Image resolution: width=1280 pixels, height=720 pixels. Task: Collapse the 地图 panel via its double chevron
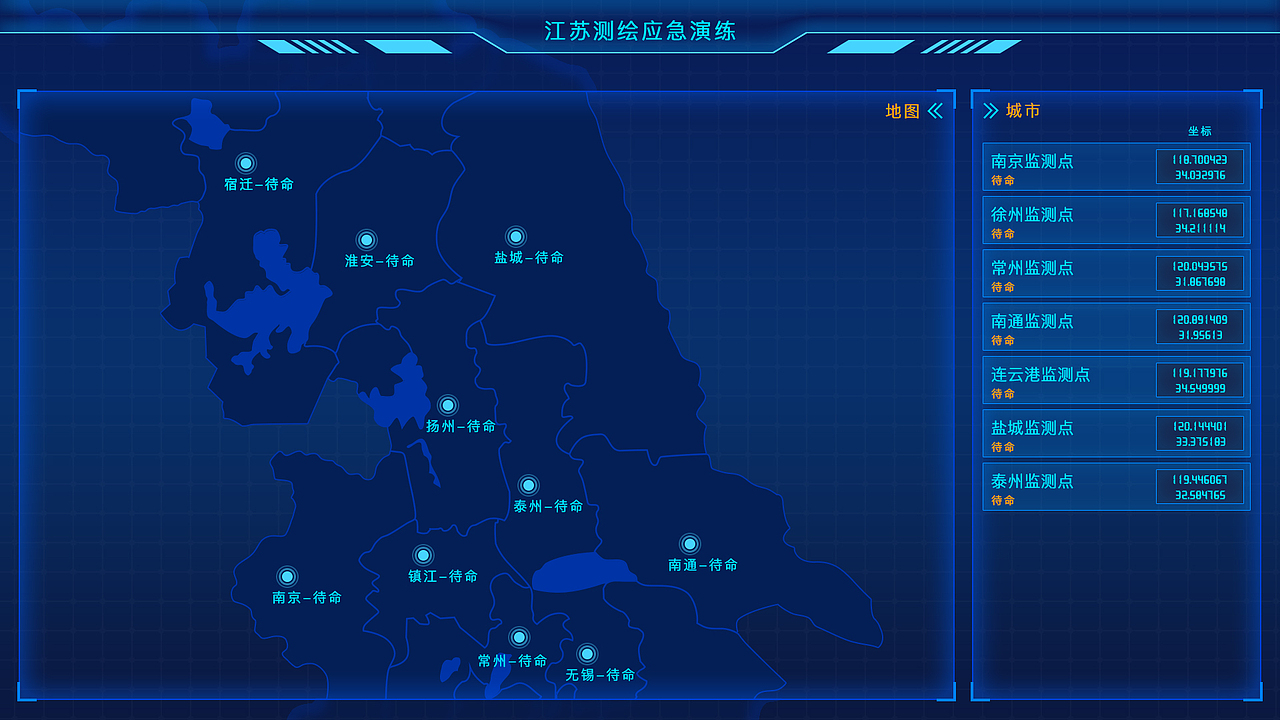point(934,111)
